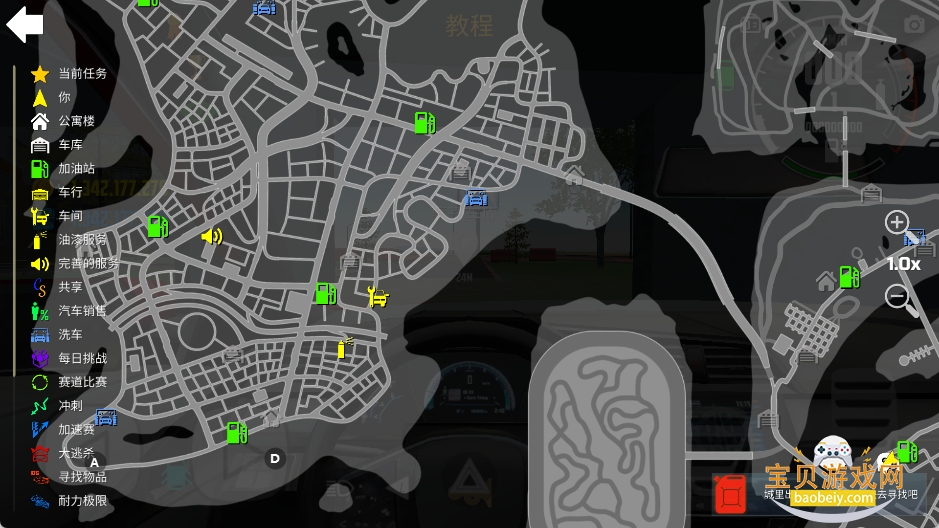
Task: Zoom out with the minus magnifier
Action: [897, 296]
